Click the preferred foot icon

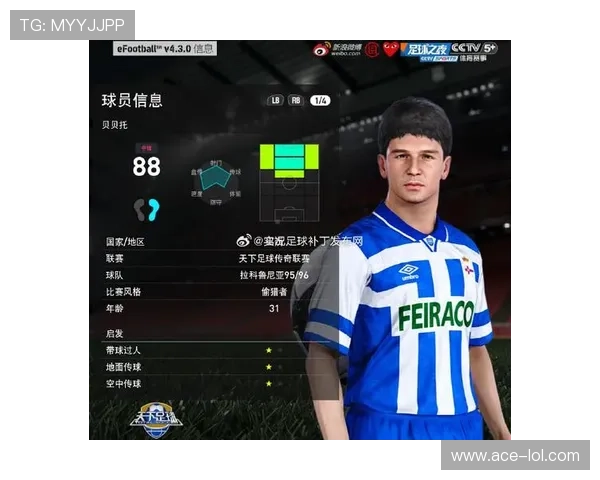[x=147, y=209]
